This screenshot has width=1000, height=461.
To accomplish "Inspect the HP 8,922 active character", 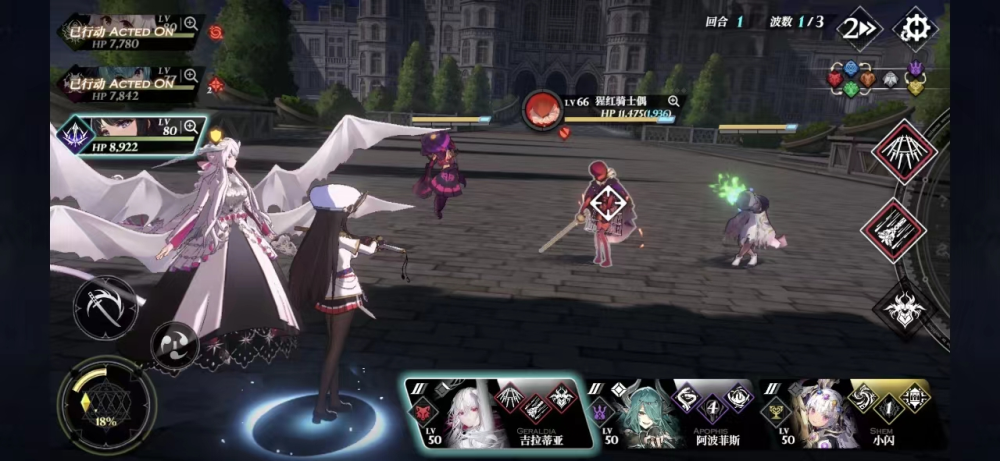I will [x=190, y=130].
